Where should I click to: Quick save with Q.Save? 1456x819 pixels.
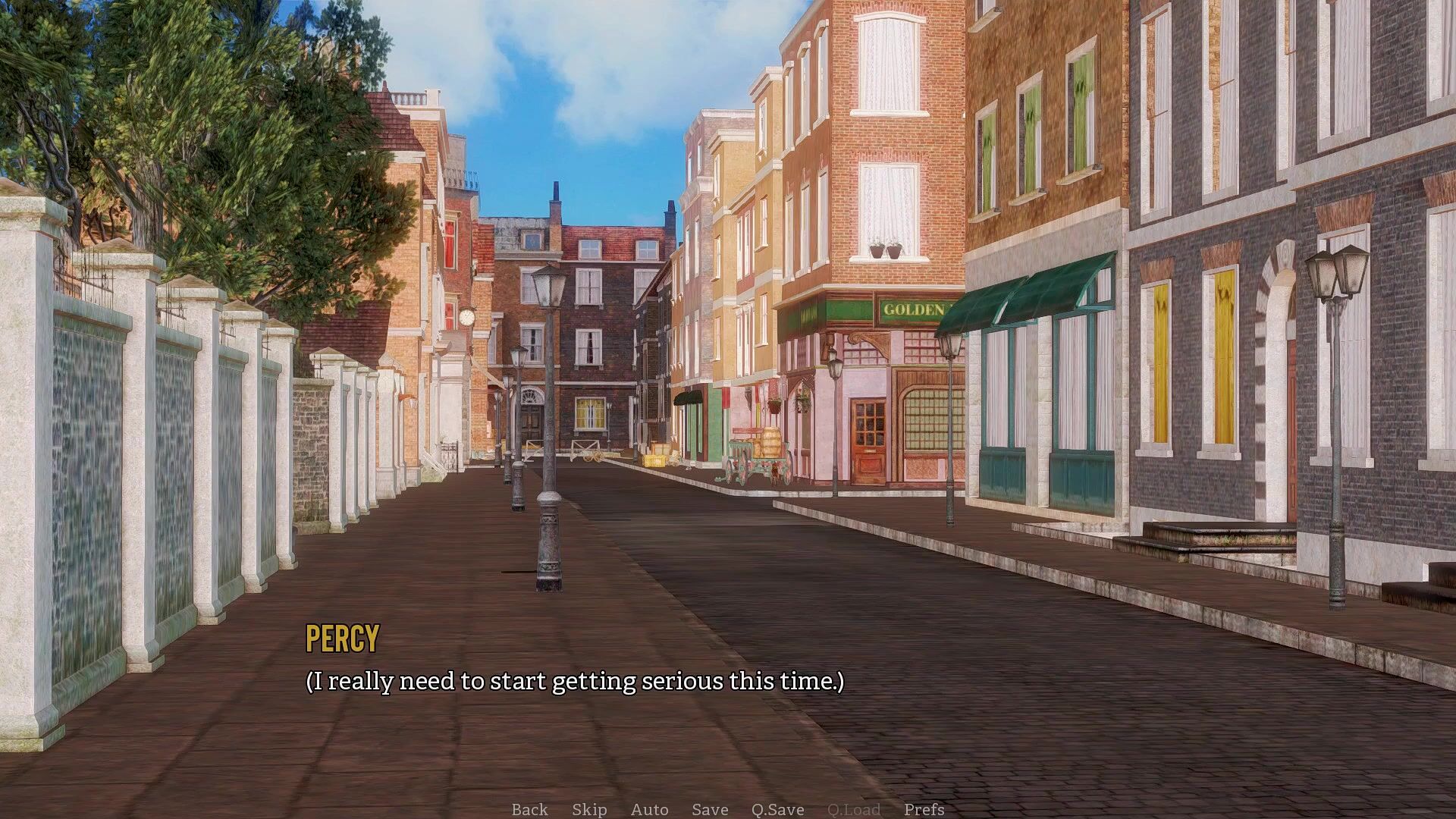point(777,809)
